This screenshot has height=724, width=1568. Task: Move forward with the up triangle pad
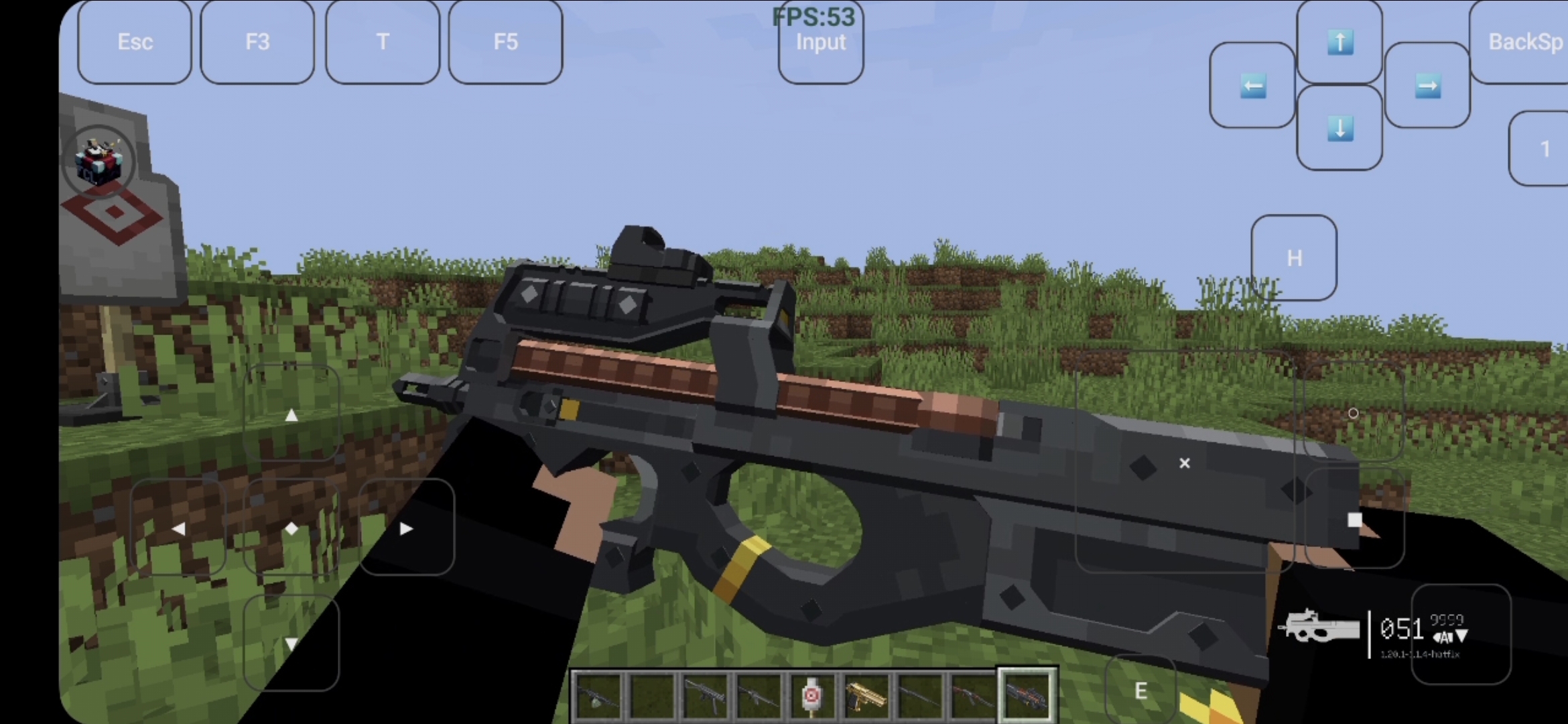(291, 414)
